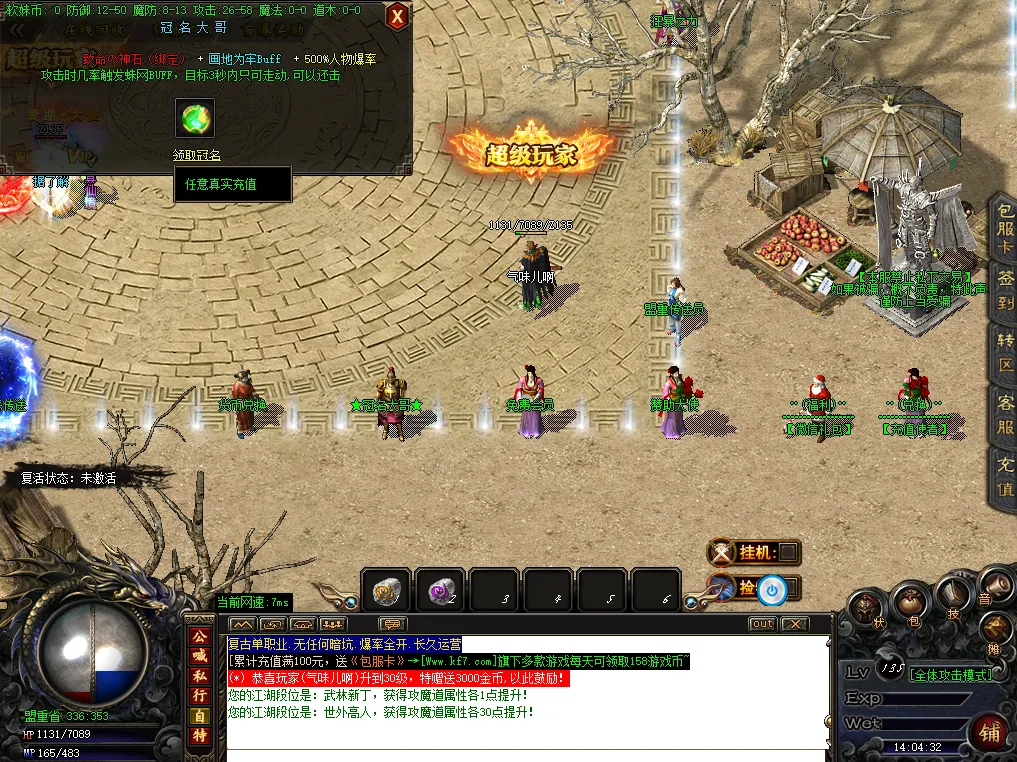Toggle the 挂机 auto-play checkbox
Image resolution: width=1017 pixels, height=762 pixels.
tap(788, 552)
